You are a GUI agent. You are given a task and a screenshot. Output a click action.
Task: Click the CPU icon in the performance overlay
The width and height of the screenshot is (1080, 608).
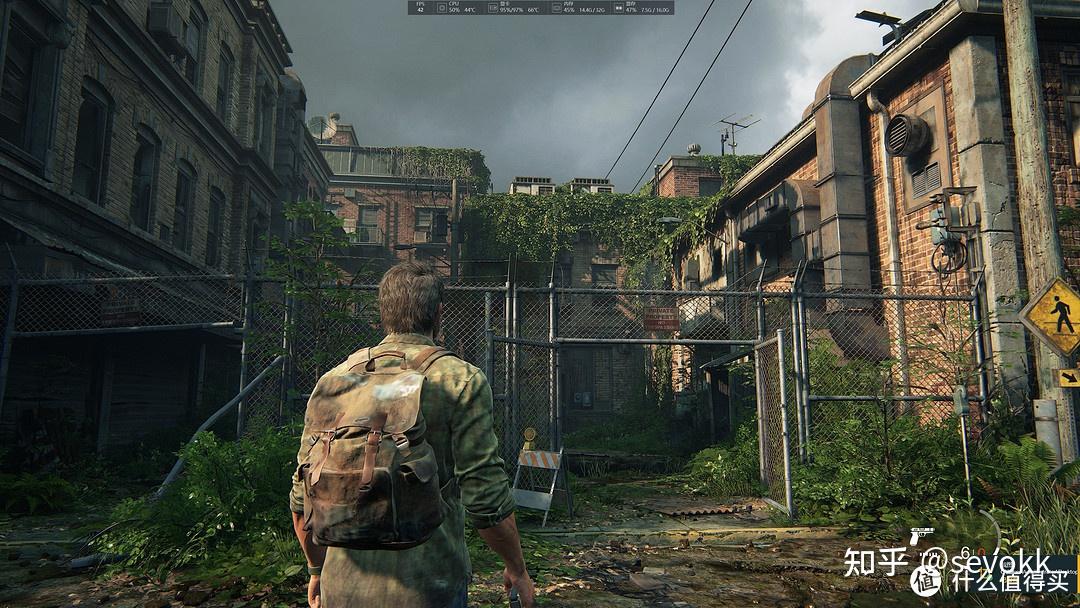(439, 8)
